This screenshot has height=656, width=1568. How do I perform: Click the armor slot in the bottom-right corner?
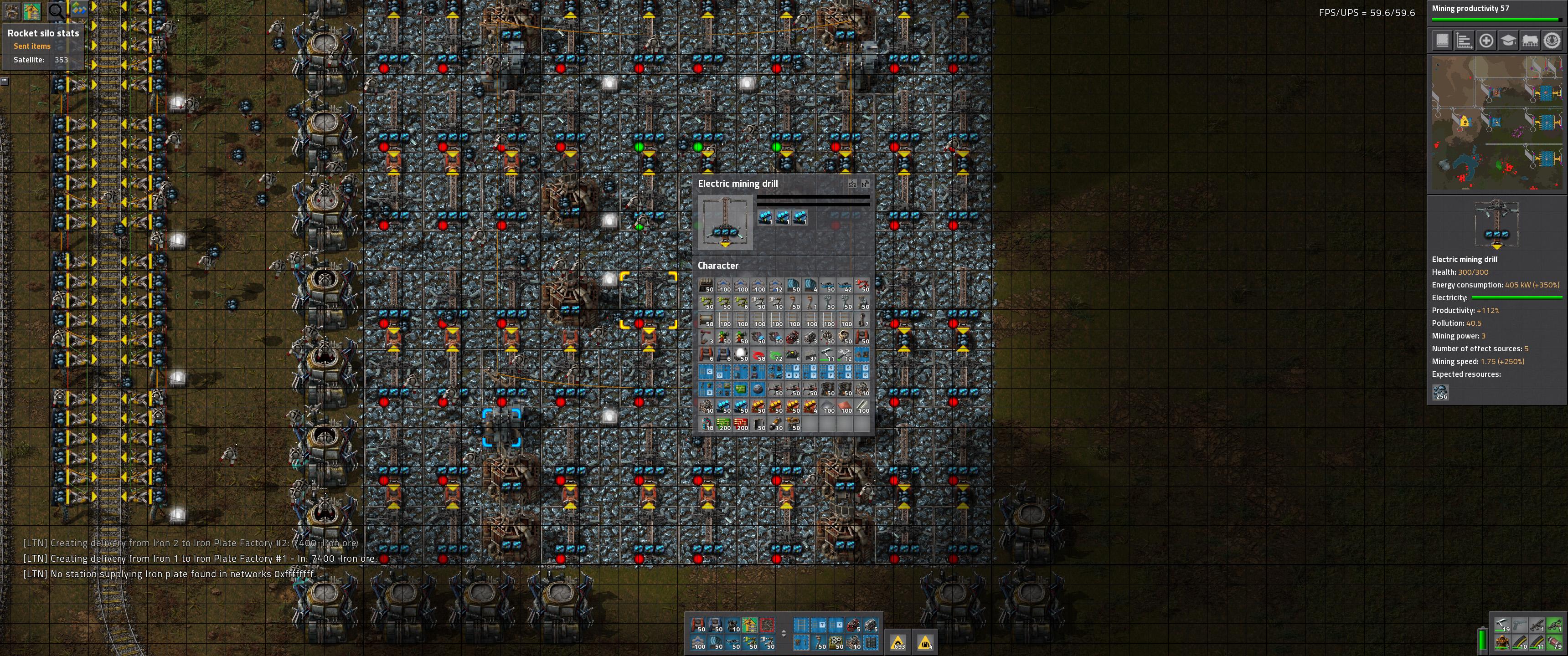click(1501, 643)
